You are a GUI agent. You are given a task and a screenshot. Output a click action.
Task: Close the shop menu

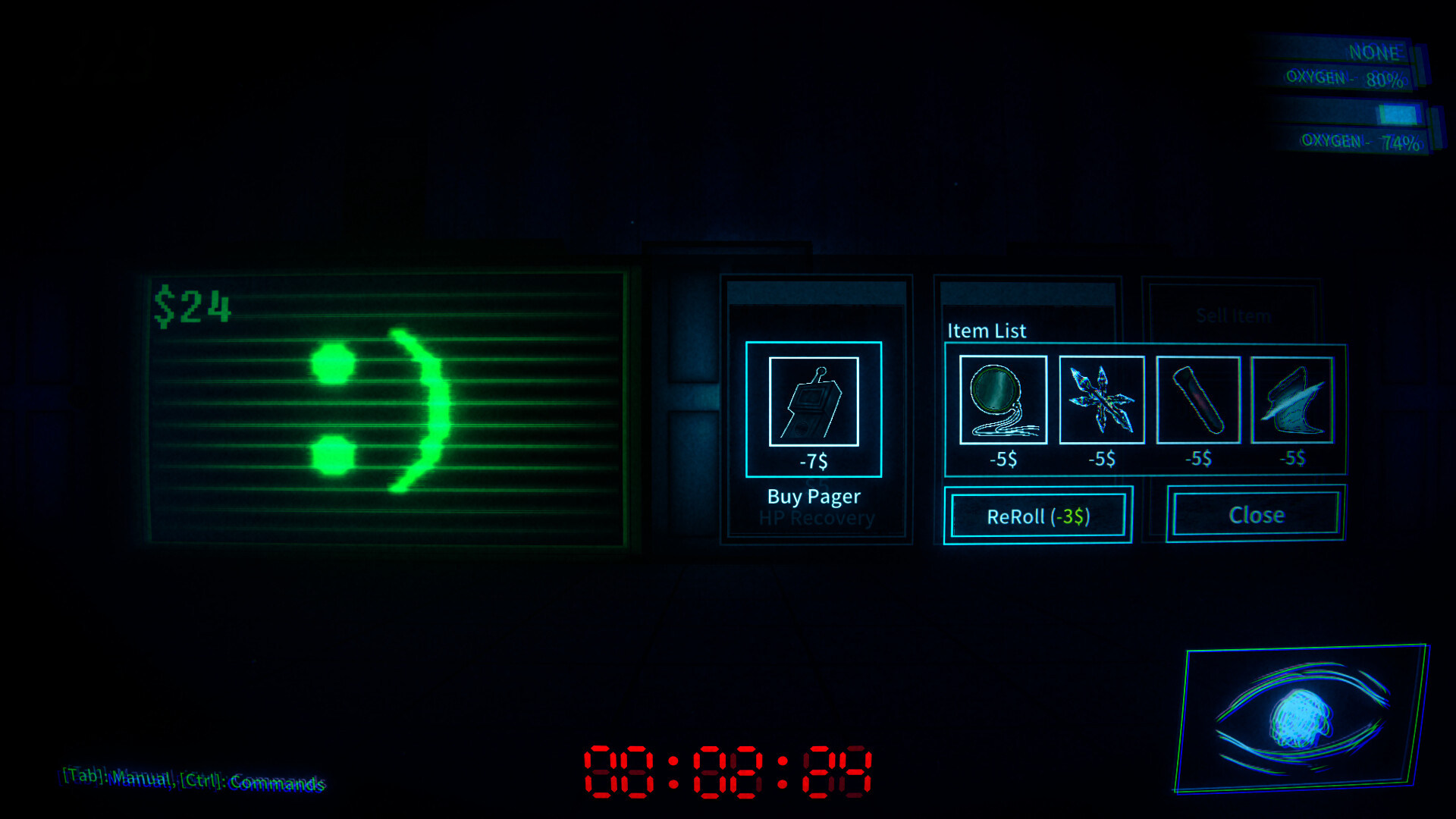(x=1255, y=514)
